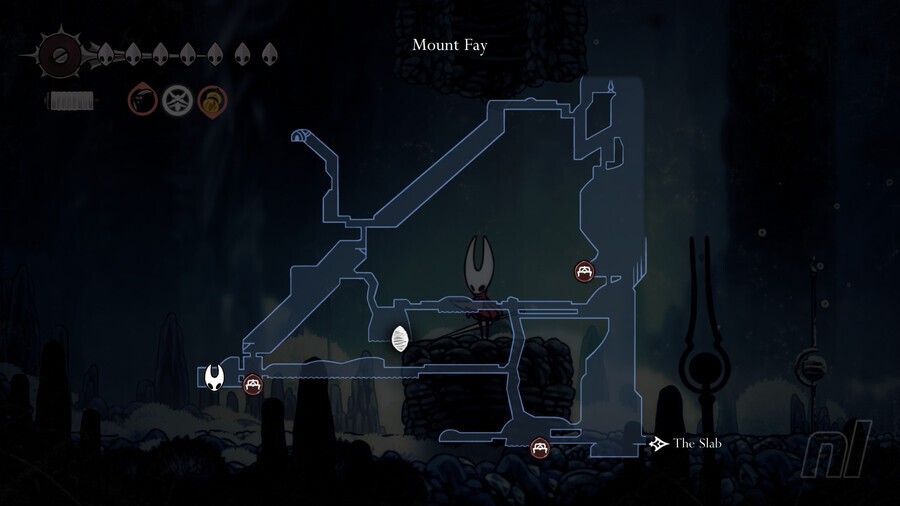
Task: Click the bench marker beside Hornet's mask marker
Action: (x=252, y=383)
